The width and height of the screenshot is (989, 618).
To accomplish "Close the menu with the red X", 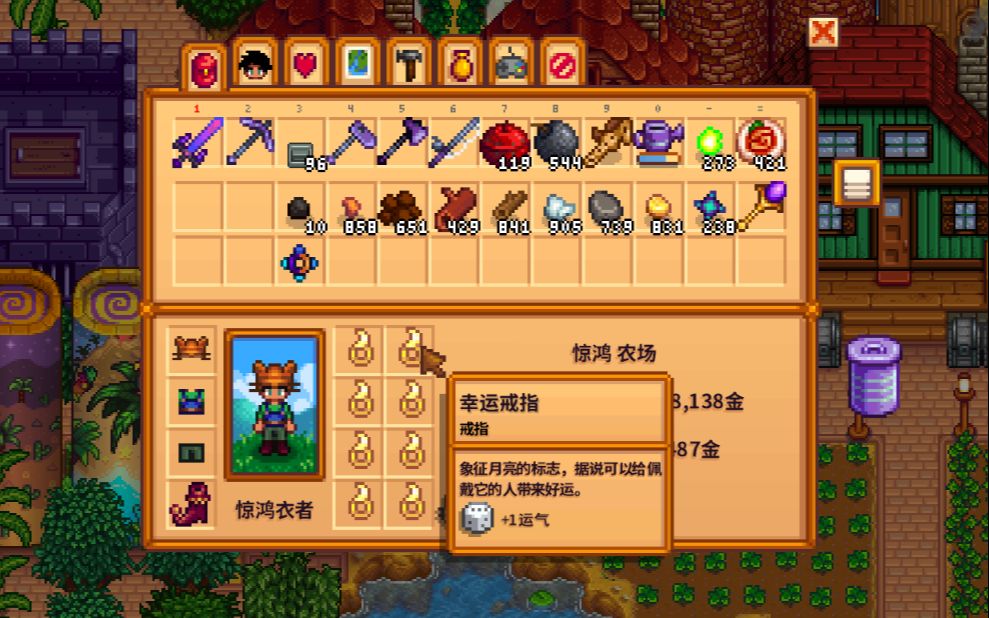I will (x=823, y=33).
